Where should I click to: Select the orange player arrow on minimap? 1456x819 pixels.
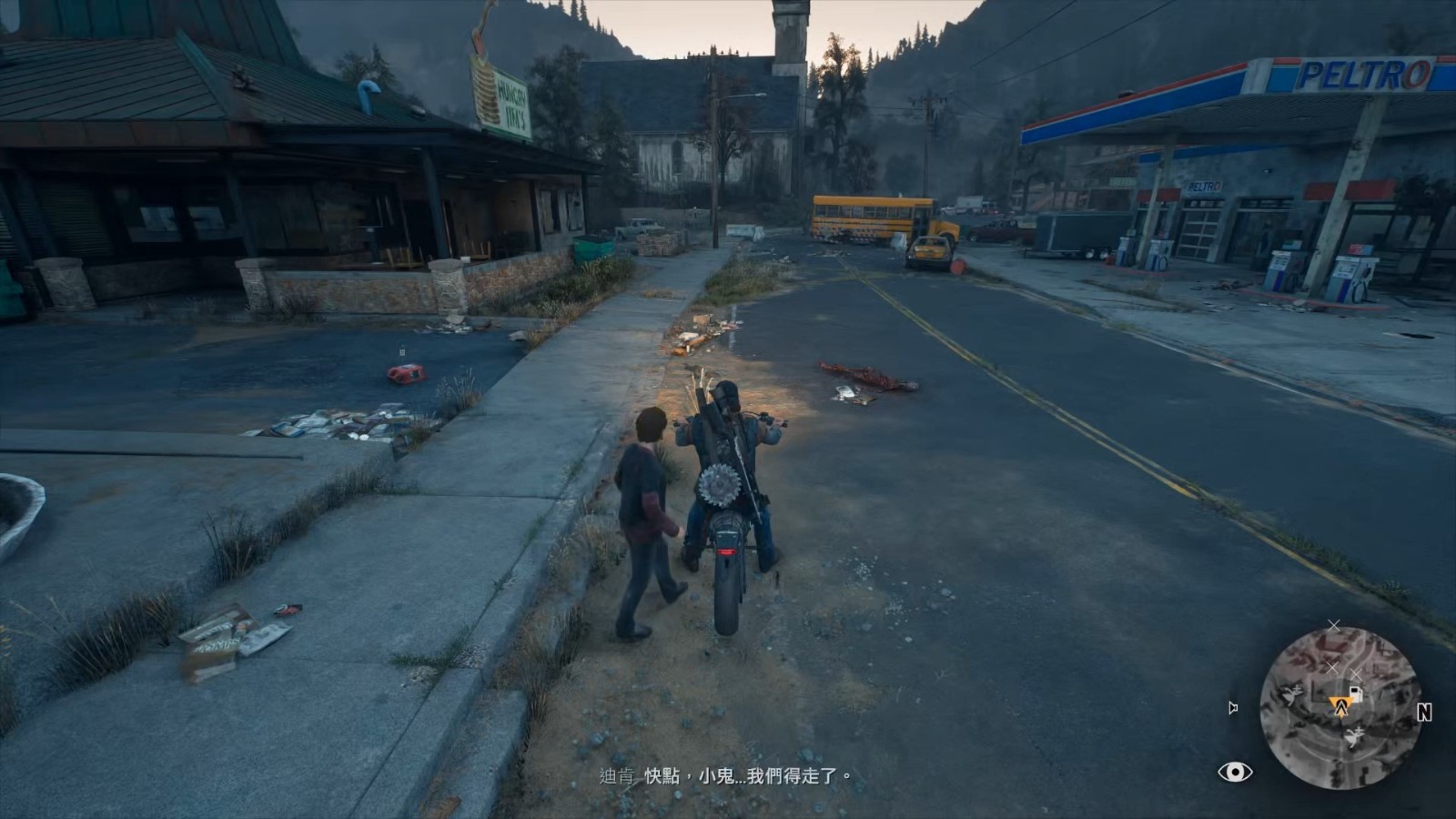1339,704
